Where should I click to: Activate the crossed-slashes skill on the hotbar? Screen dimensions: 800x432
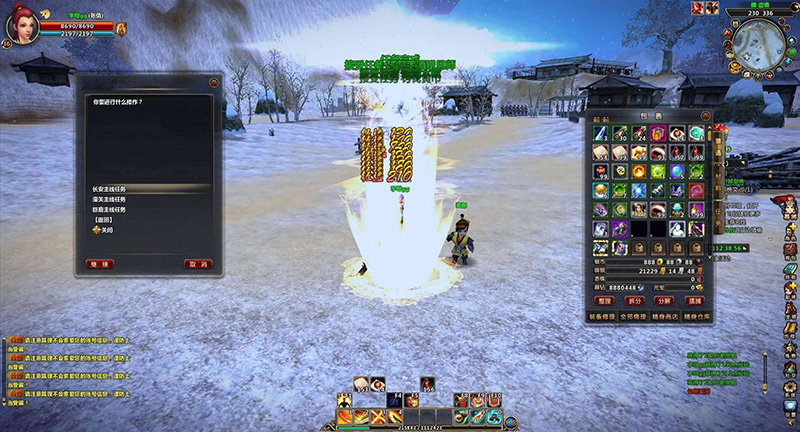pos(380,416)
